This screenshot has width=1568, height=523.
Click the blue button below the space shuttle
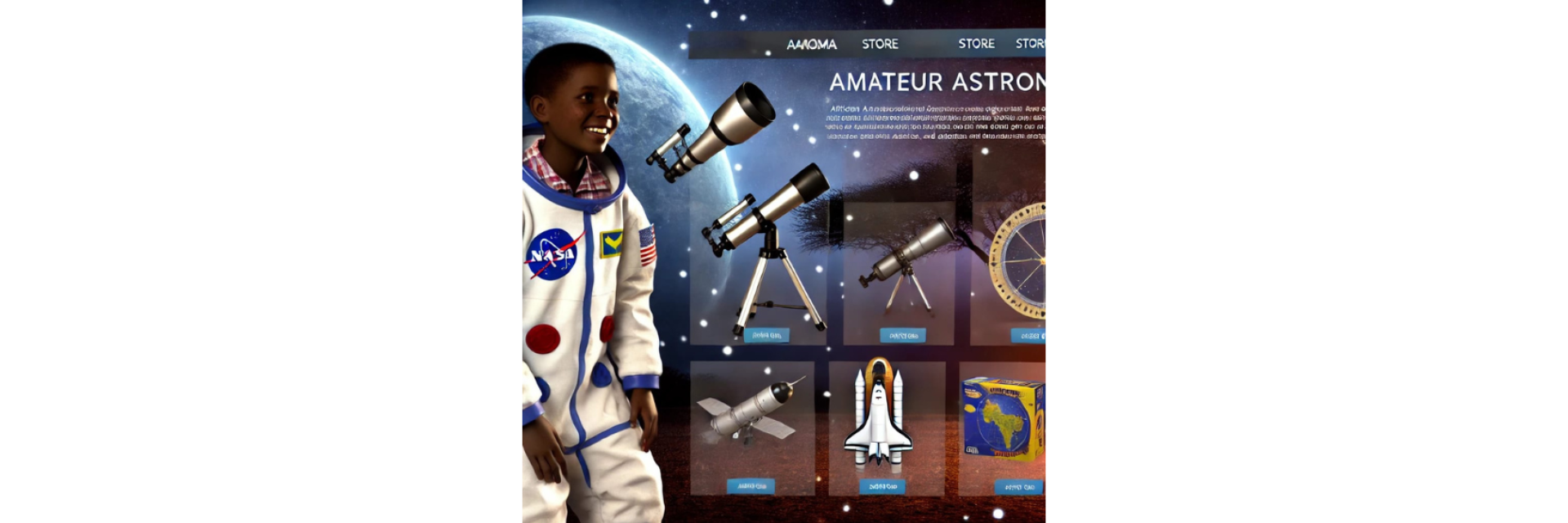[x=882, y=486]
